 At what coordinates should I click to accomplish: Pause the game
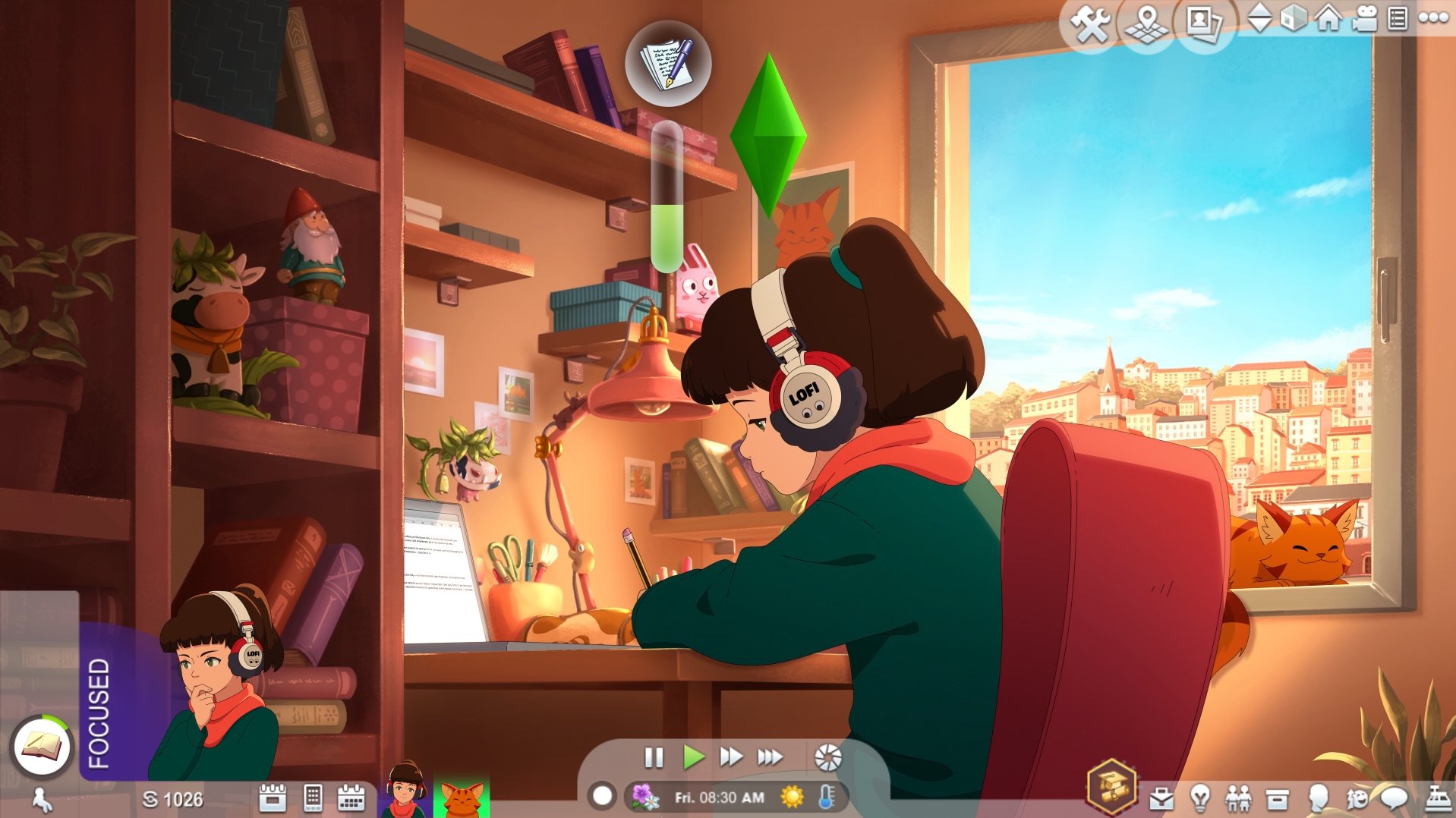coord(654,757)
